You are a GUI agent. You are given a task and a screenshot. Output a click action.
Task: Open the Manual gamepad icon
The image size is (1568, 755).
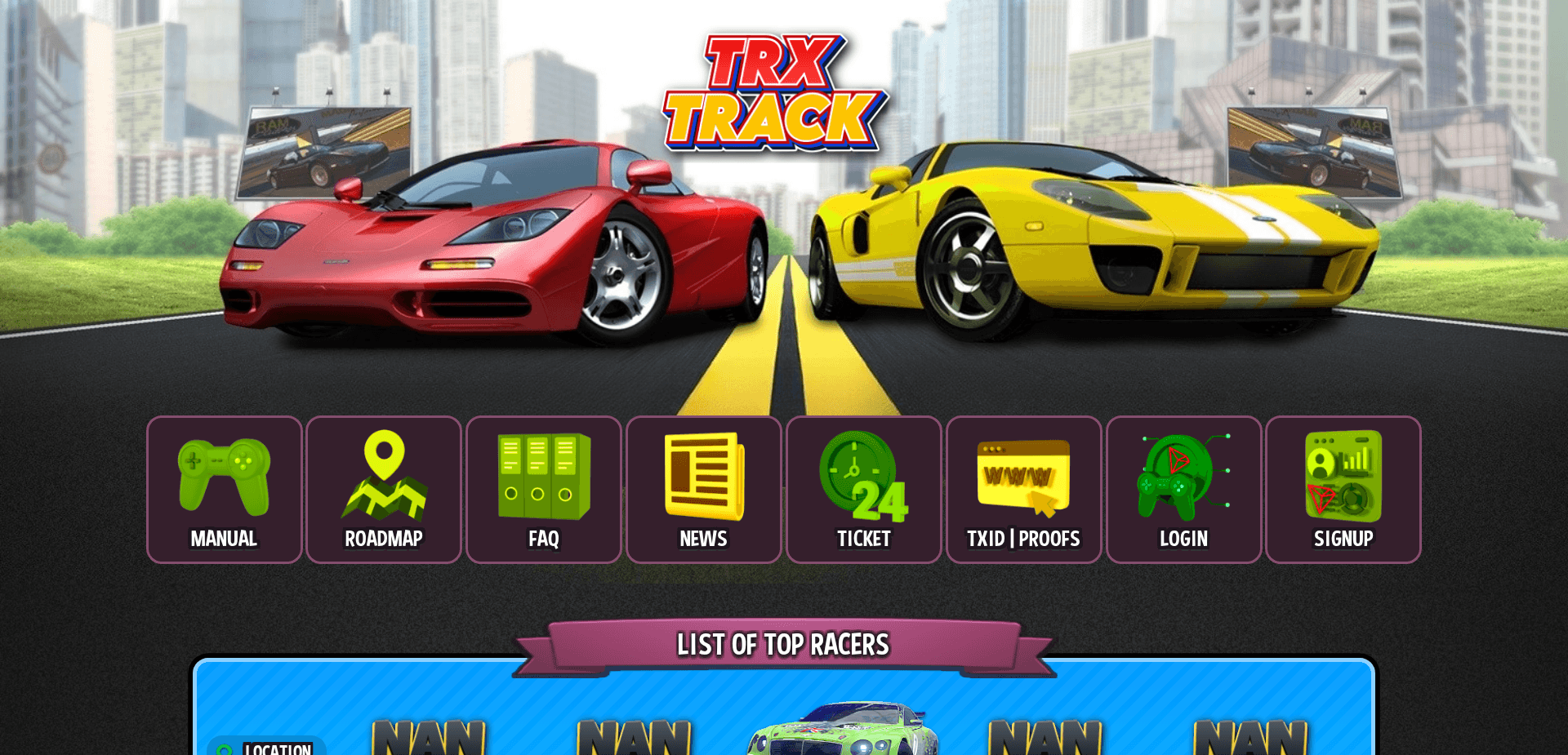pos(224,477)
